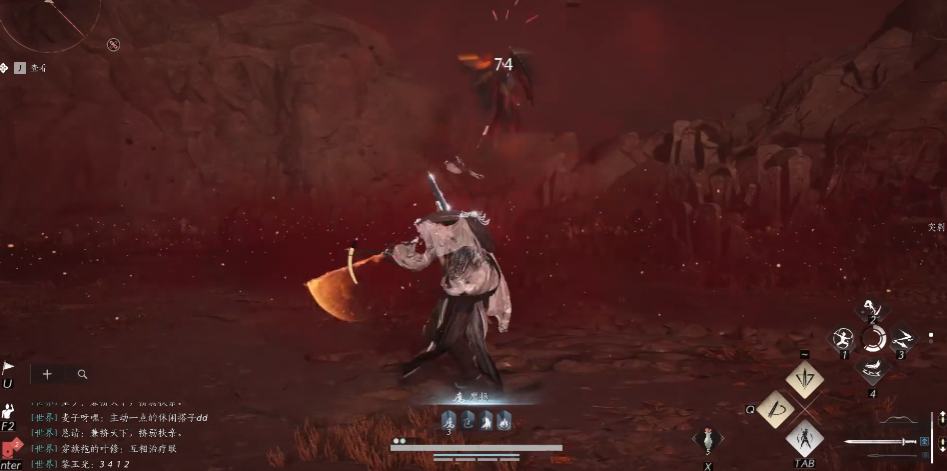Trigger the leaping figure skill numbered 2
The image size is (947, 471).
pyautogui.click(x=873, y=309)
